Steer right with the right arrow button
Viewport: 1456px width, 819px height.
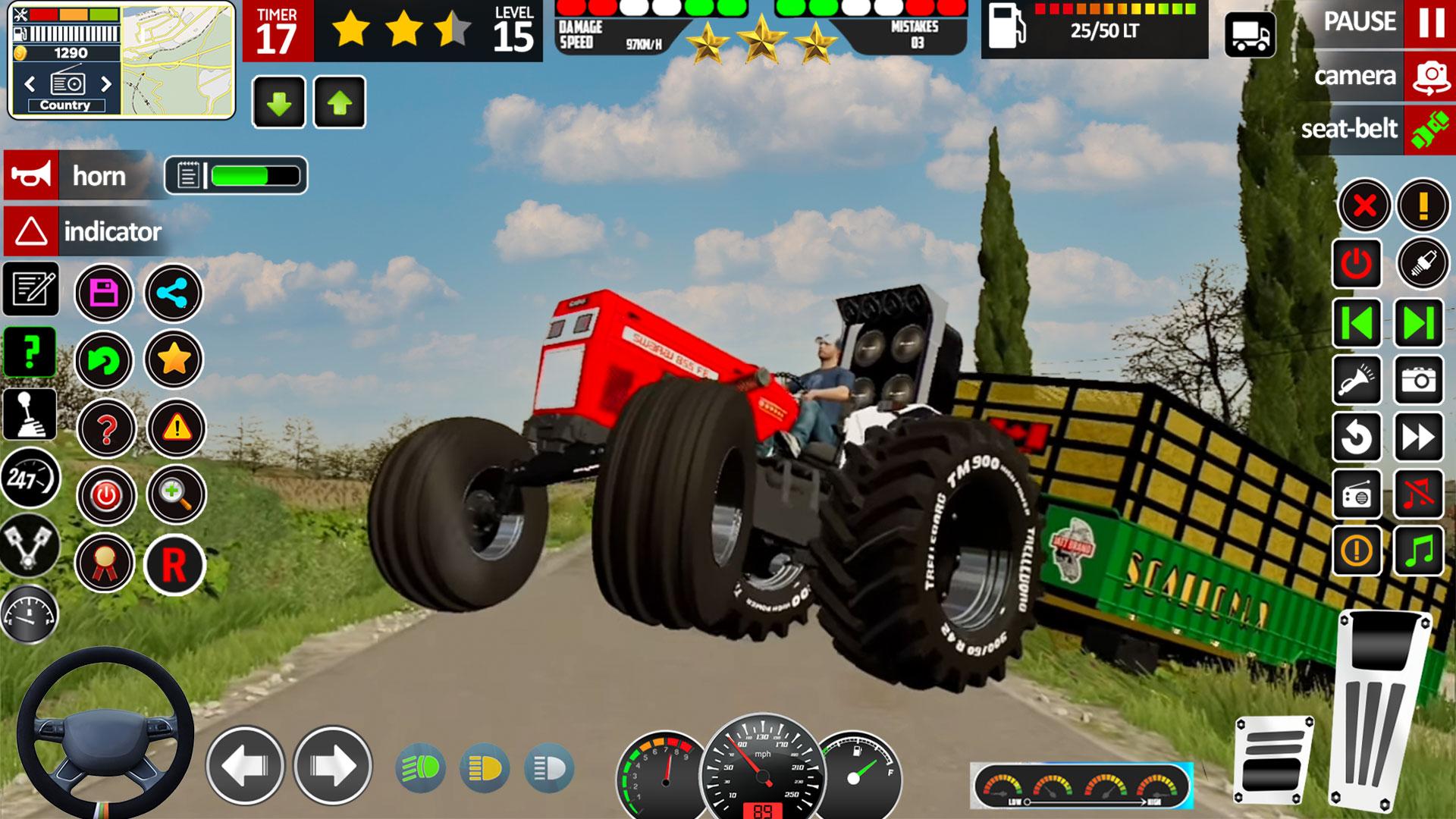(332, 766)
